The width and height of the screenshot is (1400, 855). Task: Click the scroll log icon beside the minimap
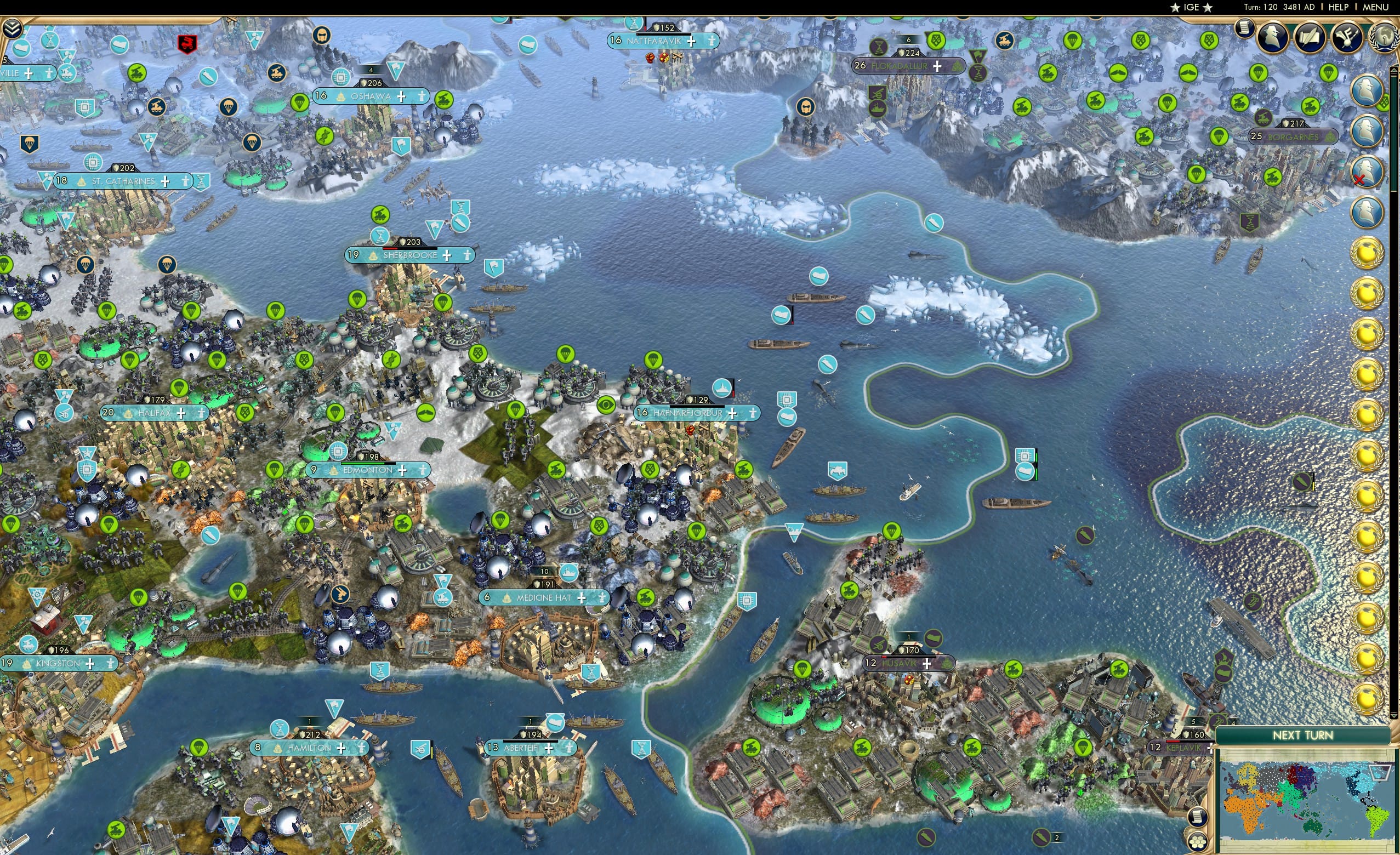pyautogui.click(x=1198, y=817)
